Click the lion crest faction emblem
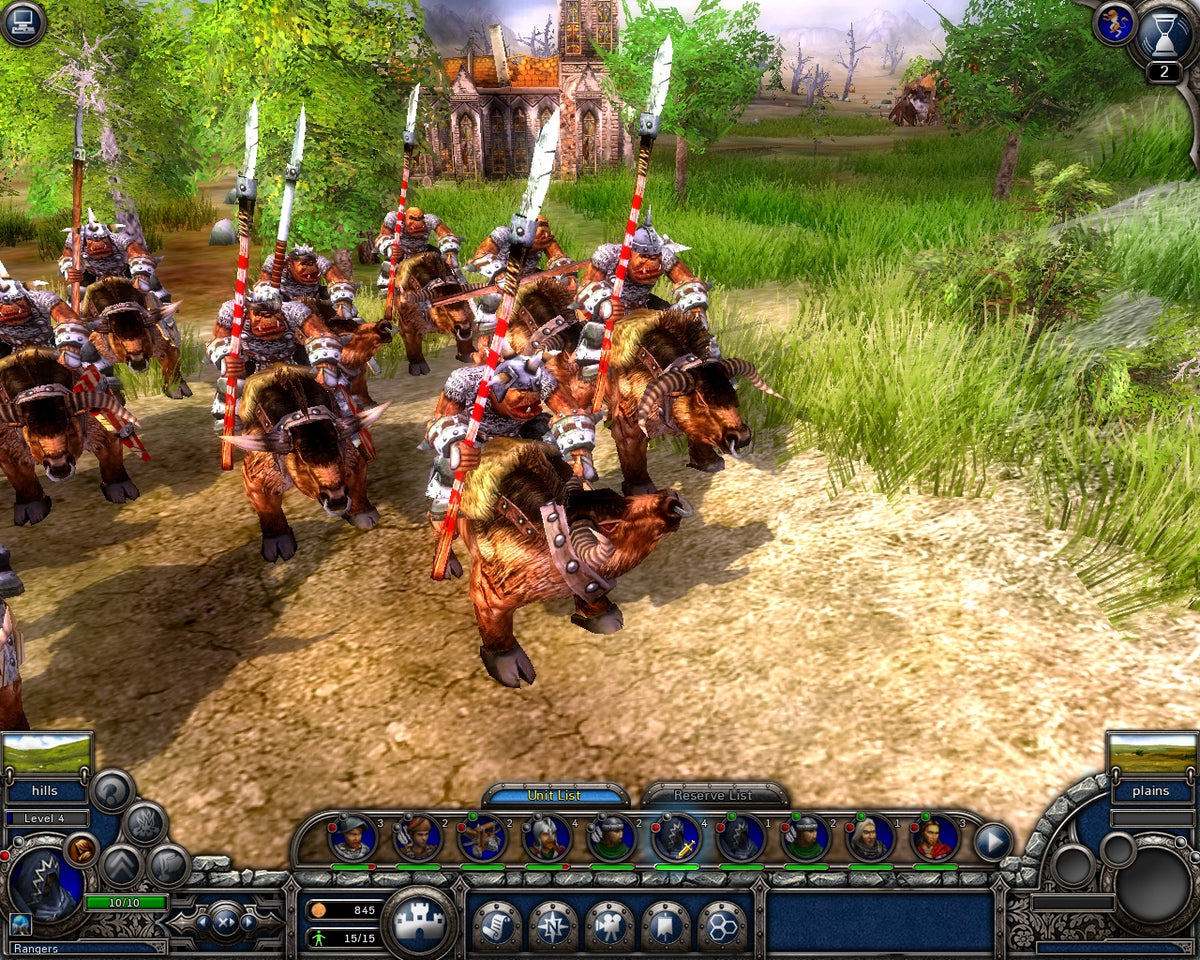The width and height of the screenshot is (1200, 960). pos(1114,23)
